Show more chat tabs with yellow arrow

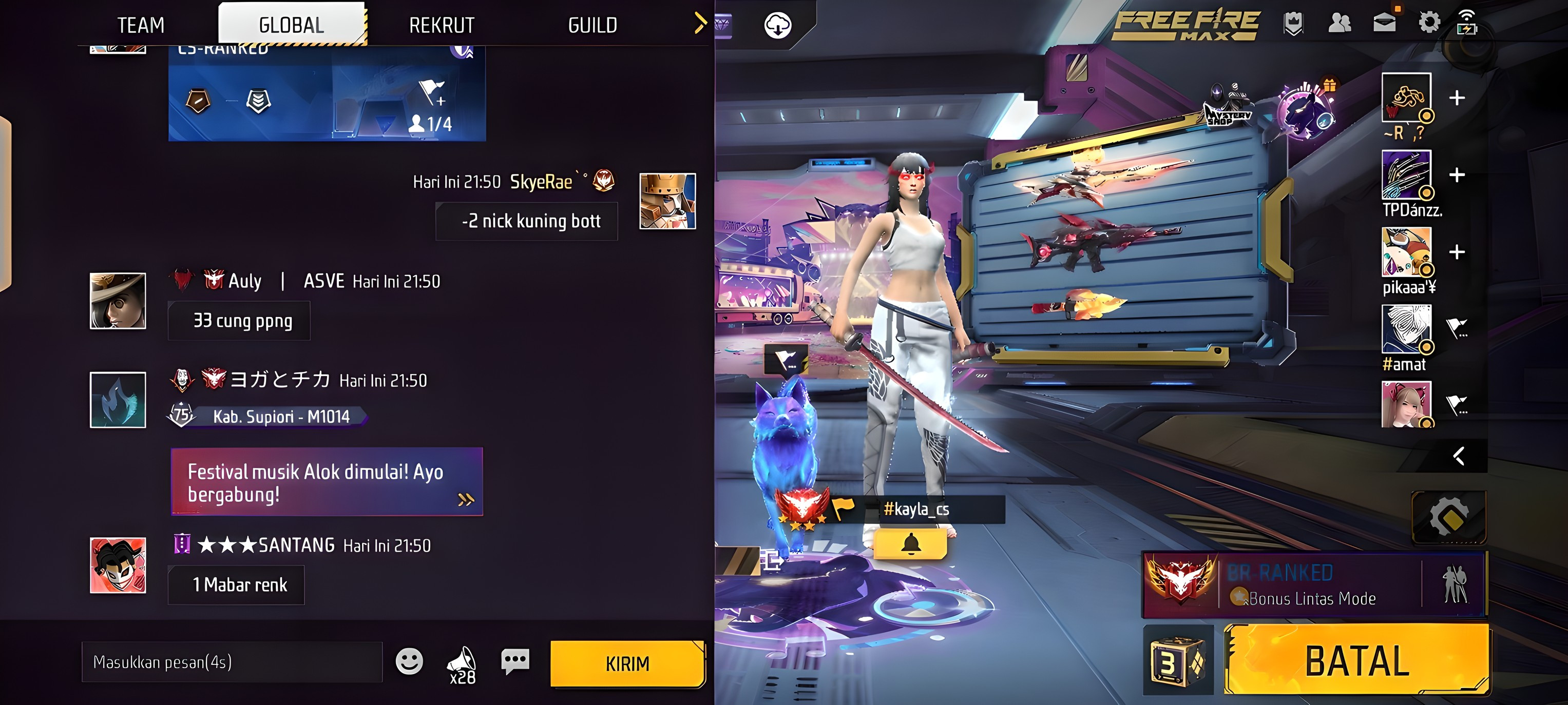point(700,23)
